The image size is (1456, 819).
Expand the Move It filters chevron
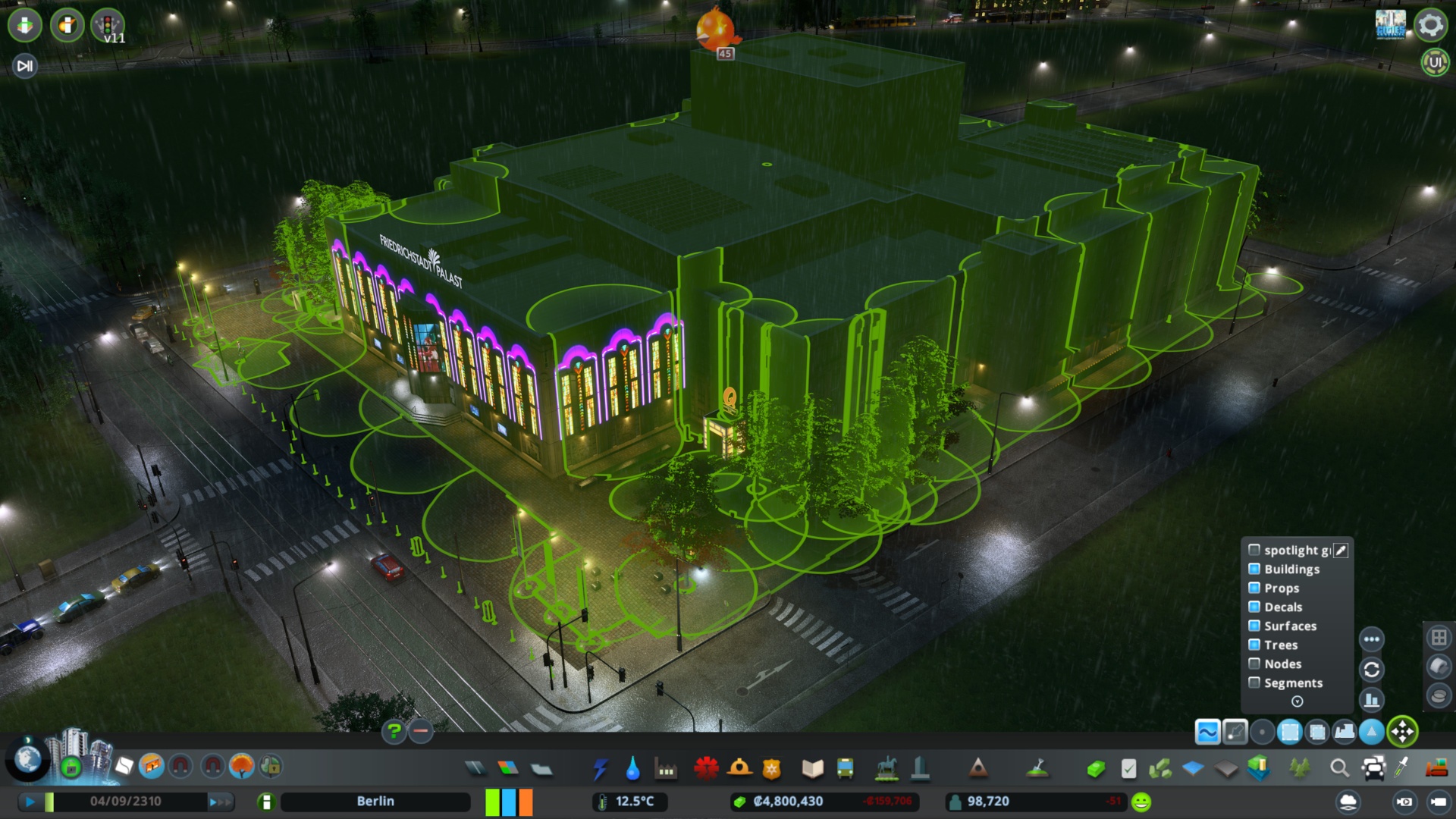pos(1297,701)
